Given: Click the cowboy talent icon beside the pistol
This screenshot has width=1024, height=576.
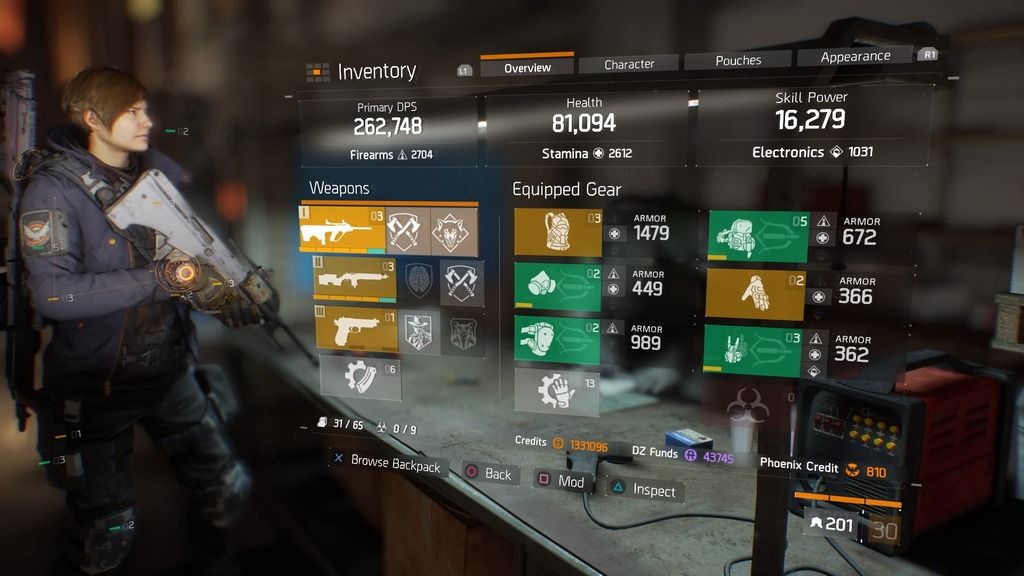Looking at the screenshot, I should point(418,332).
